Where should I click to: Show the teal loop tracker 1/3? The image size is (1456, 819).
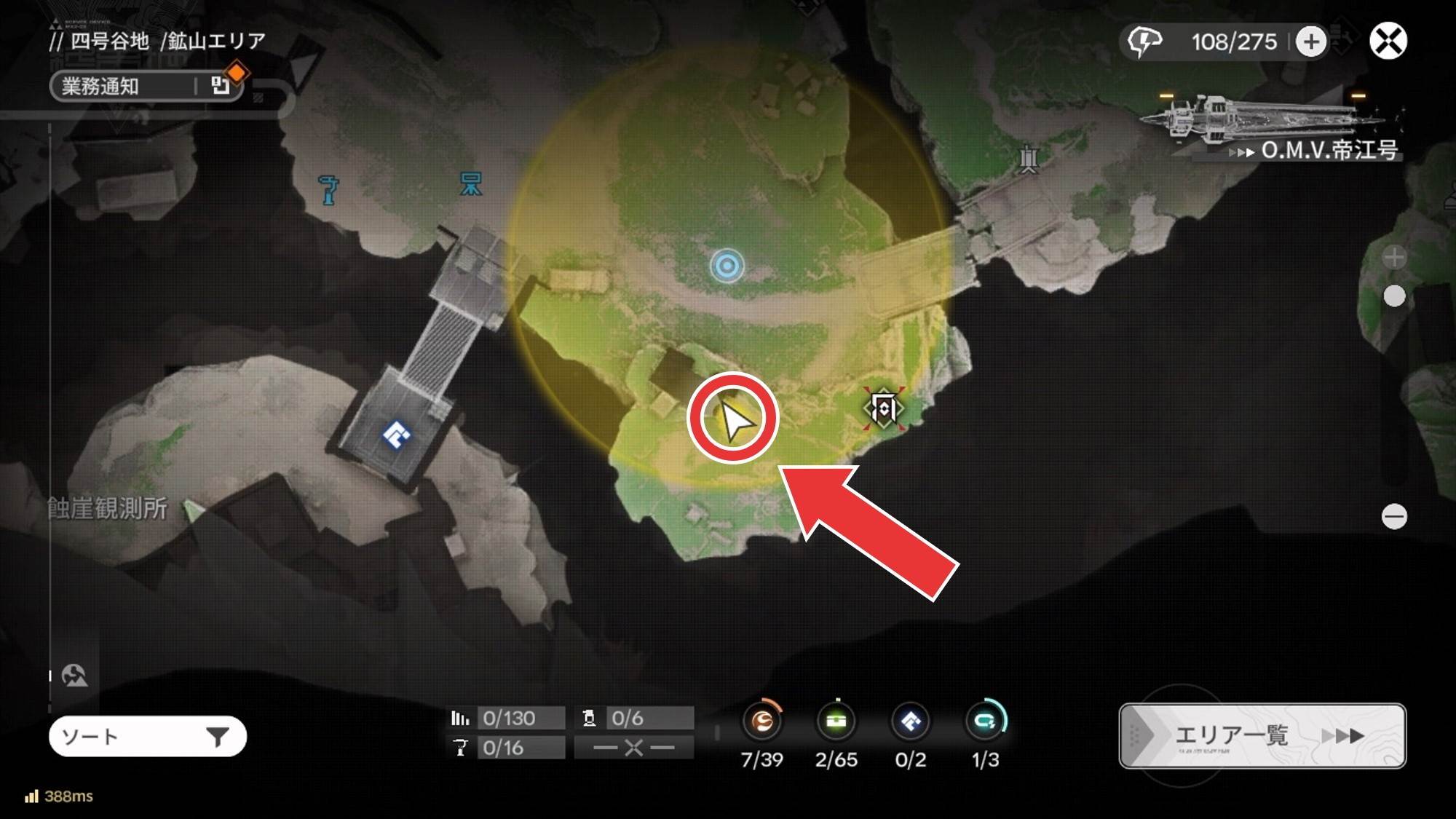pos(985,721)
